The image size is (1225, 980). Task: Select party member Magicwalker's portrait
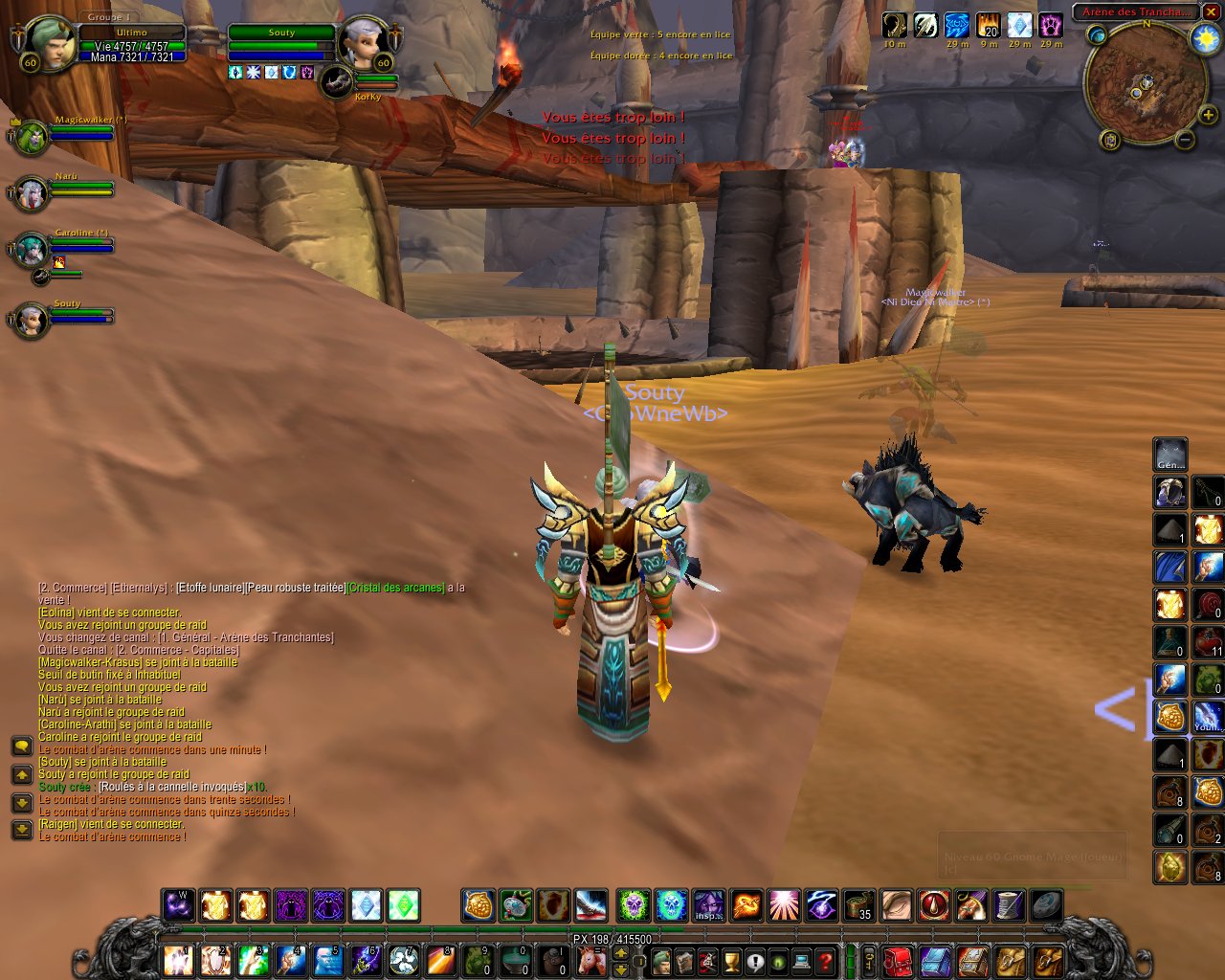(x=31, y=137)
